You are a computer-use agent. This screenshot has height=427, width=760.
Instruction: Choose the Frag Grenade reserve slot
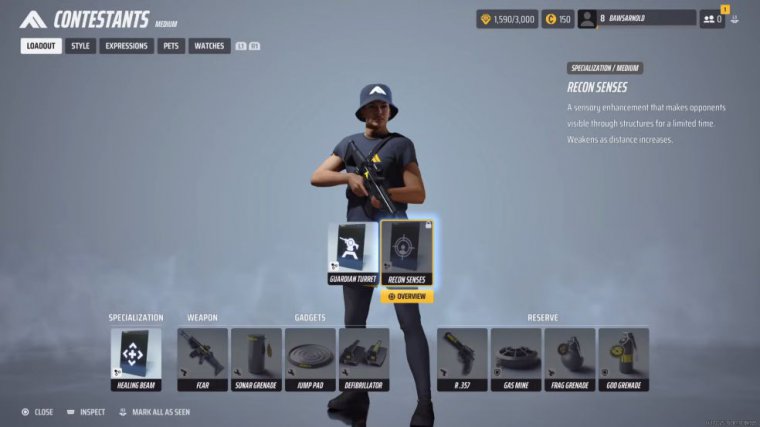[x=570, y=359]
